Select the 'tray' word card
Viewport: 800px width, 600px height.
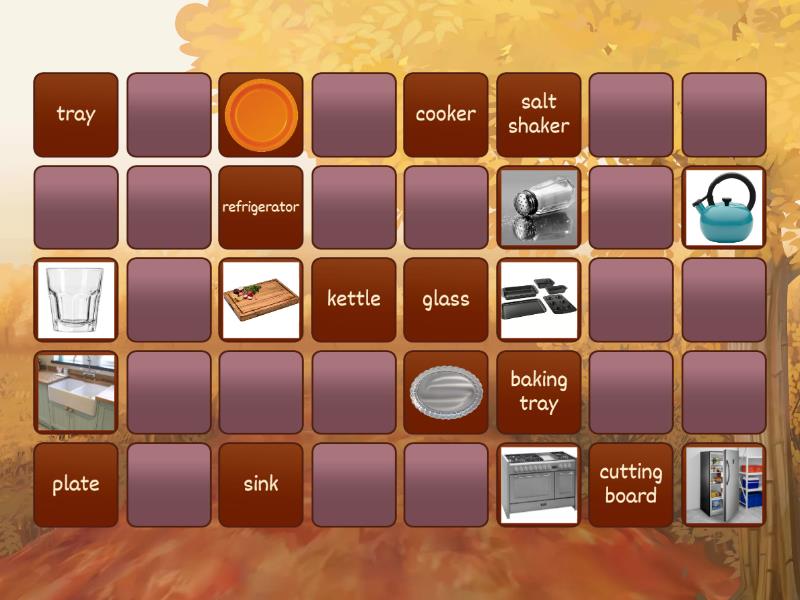point(76,114)
